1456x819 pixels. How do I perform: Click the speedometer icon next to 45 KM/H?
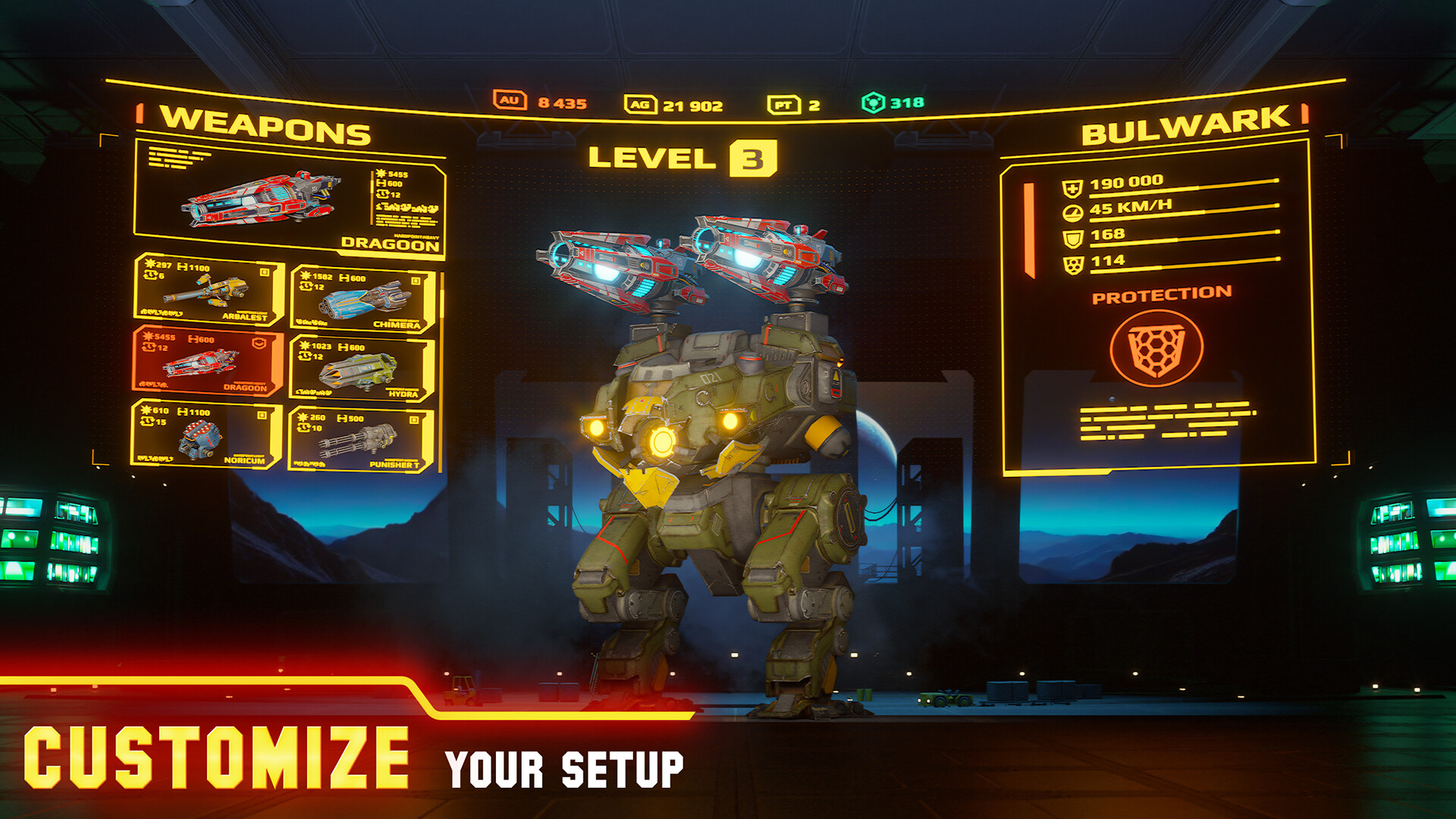pos(1072,213)
